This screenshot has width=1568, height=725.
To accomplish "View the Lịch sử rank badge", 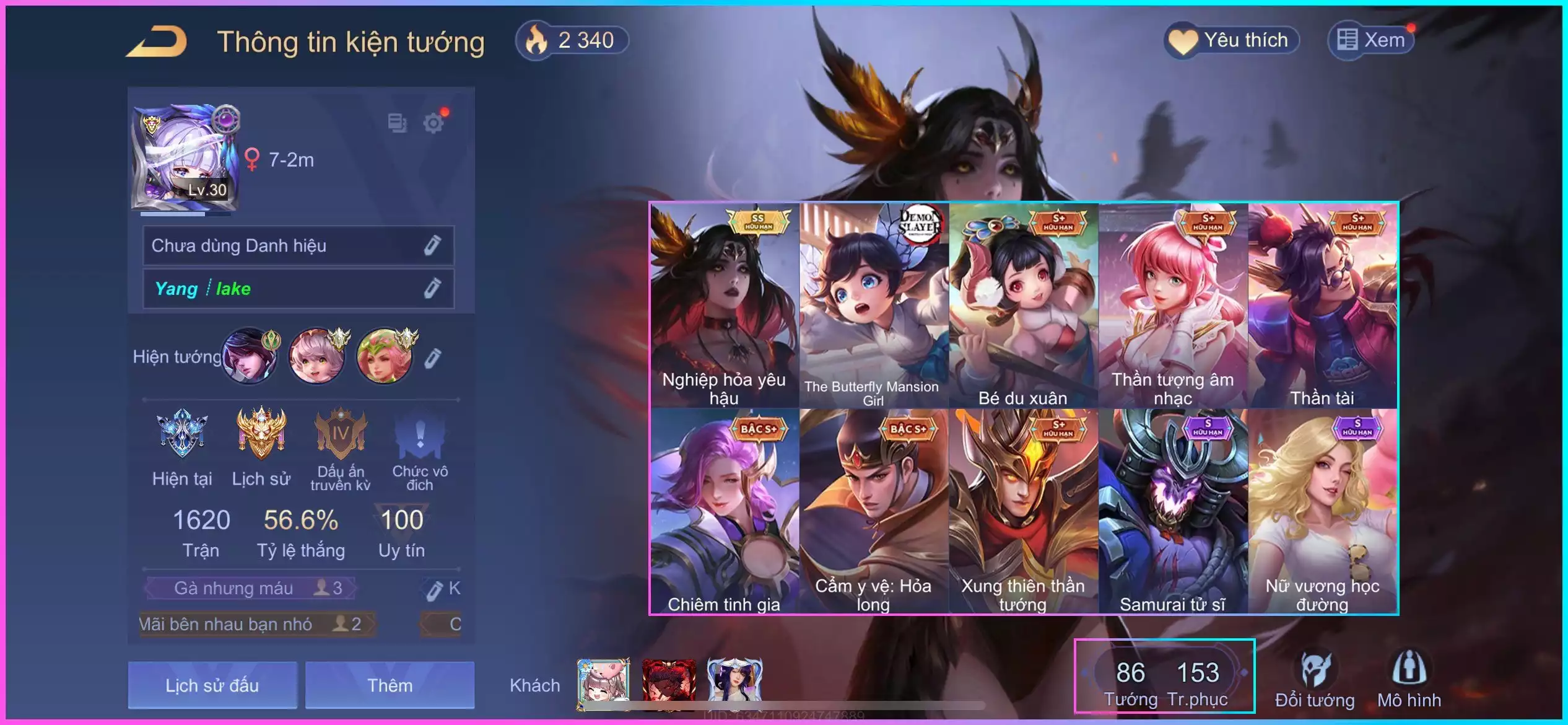I will pyautogui.click(x=261, y=446).
